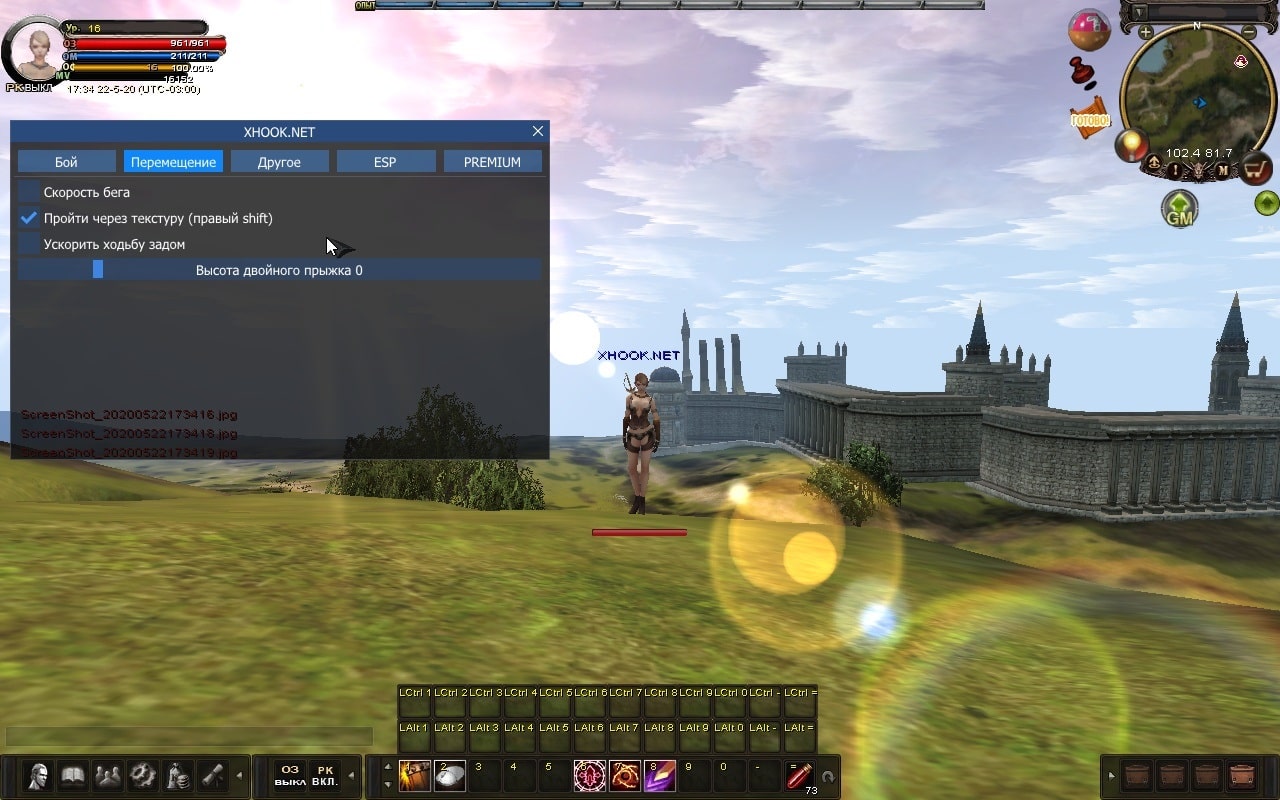Click the orange ГОТОВО! scroll icon

[1090, 118]
